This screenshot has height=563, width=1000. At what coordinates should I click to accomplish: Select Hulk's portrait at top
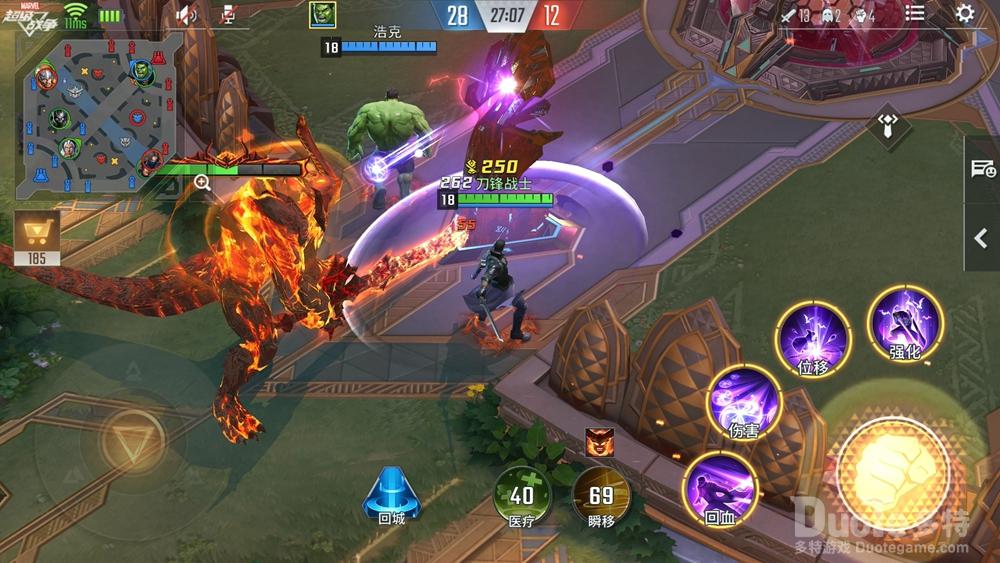[x=322, y=14]
